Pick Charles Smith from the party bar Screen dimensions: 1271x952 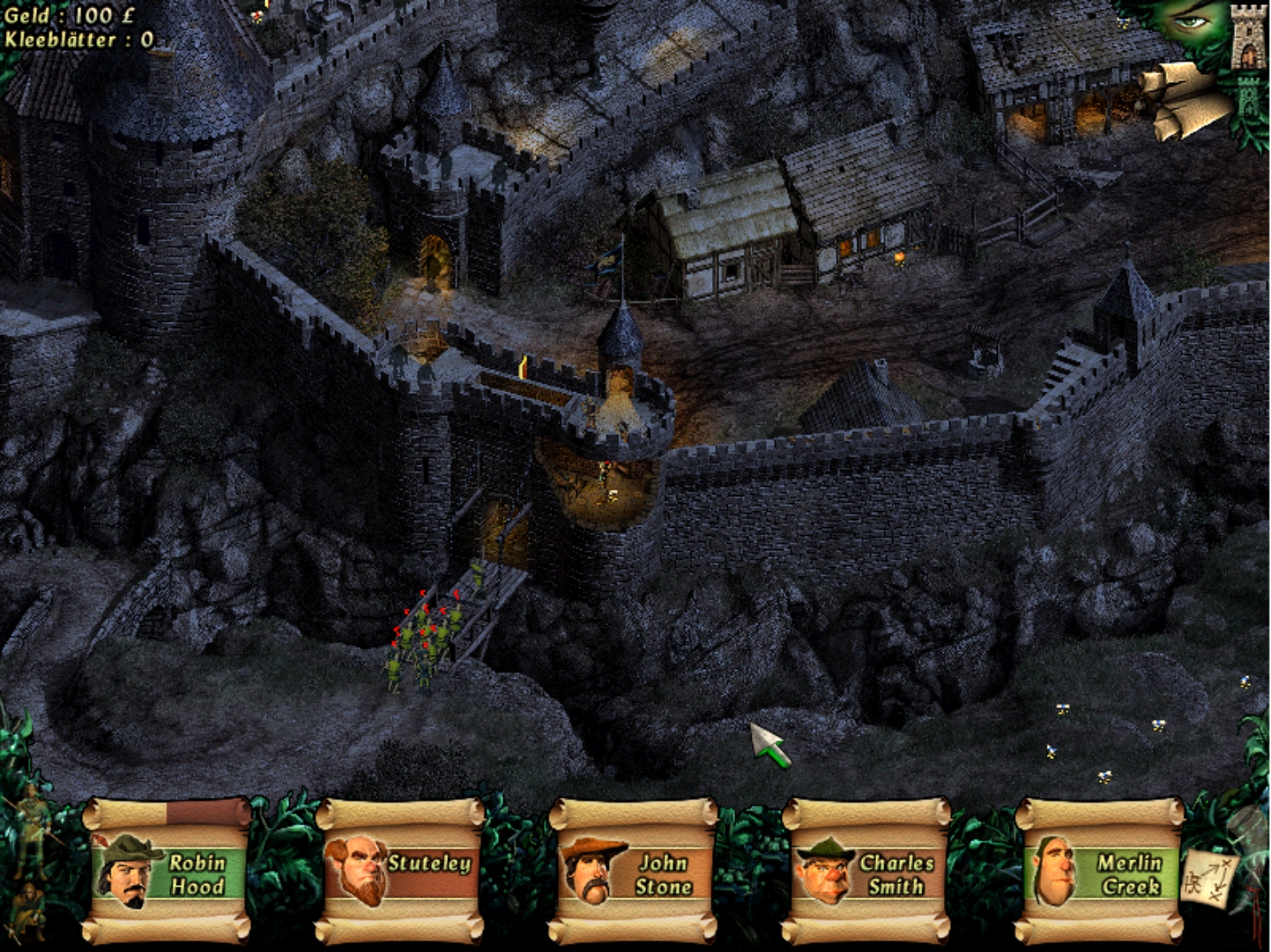867,873
